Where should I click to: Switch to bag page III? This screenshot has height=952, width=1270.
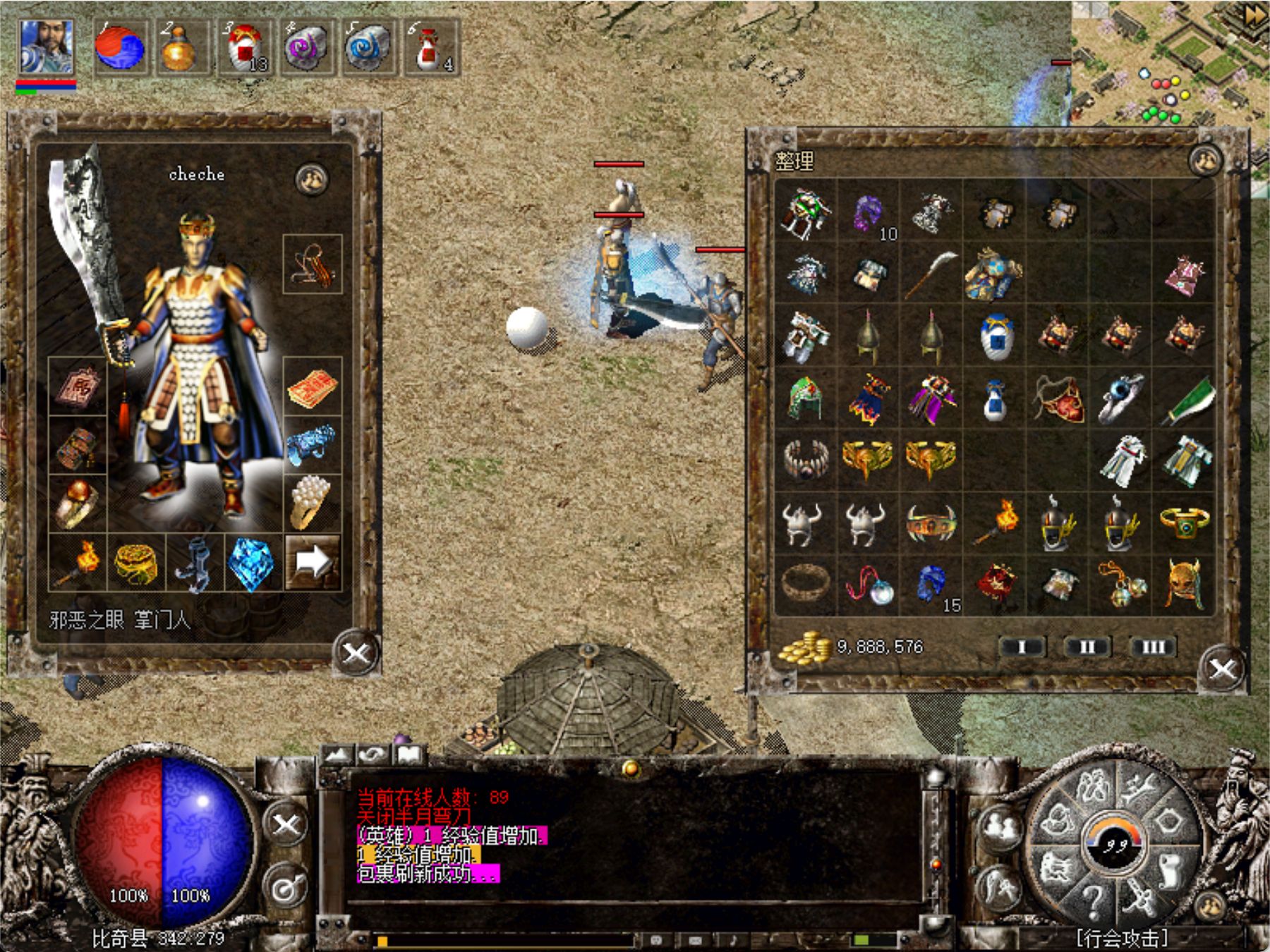(1153, 647)
